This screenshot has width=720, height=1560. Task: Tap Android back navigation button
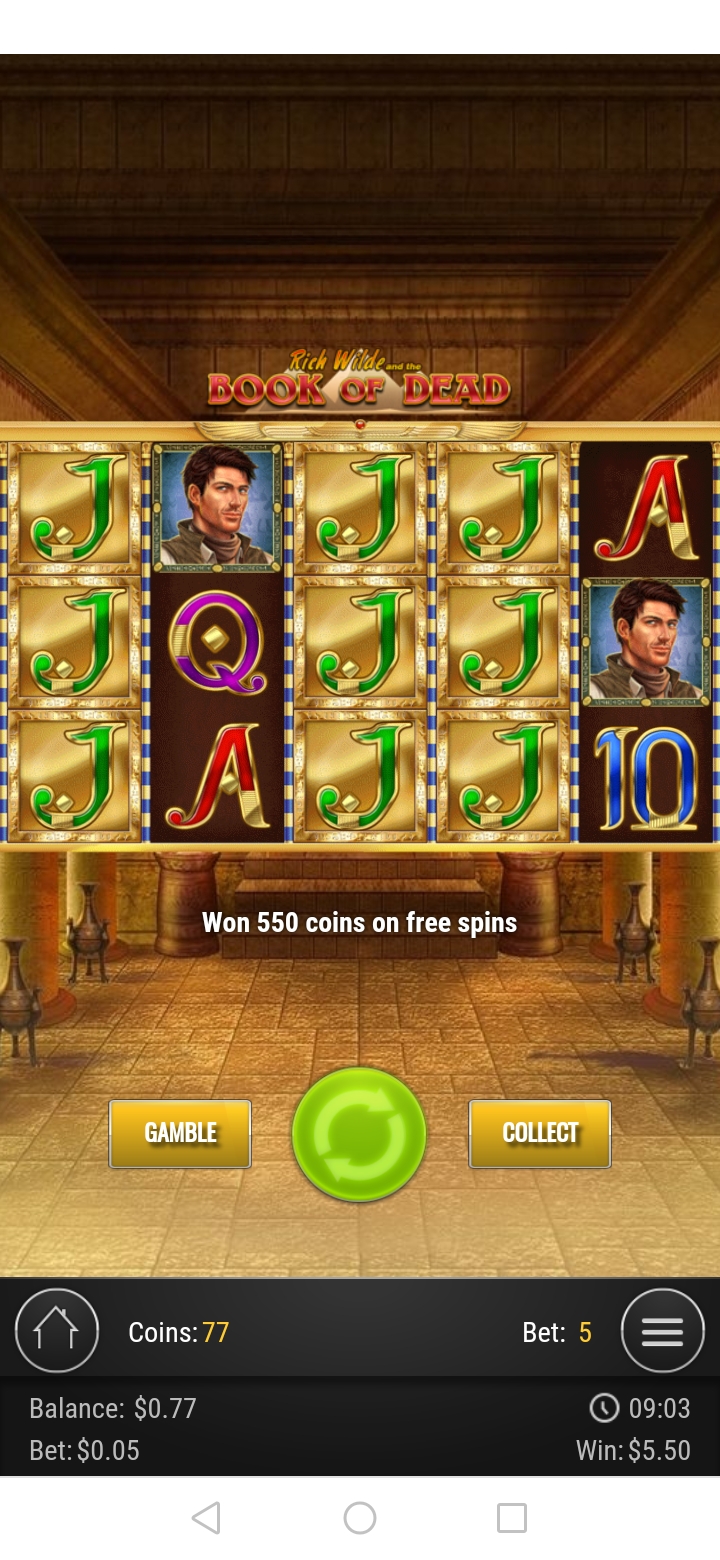pos(206,1518)
